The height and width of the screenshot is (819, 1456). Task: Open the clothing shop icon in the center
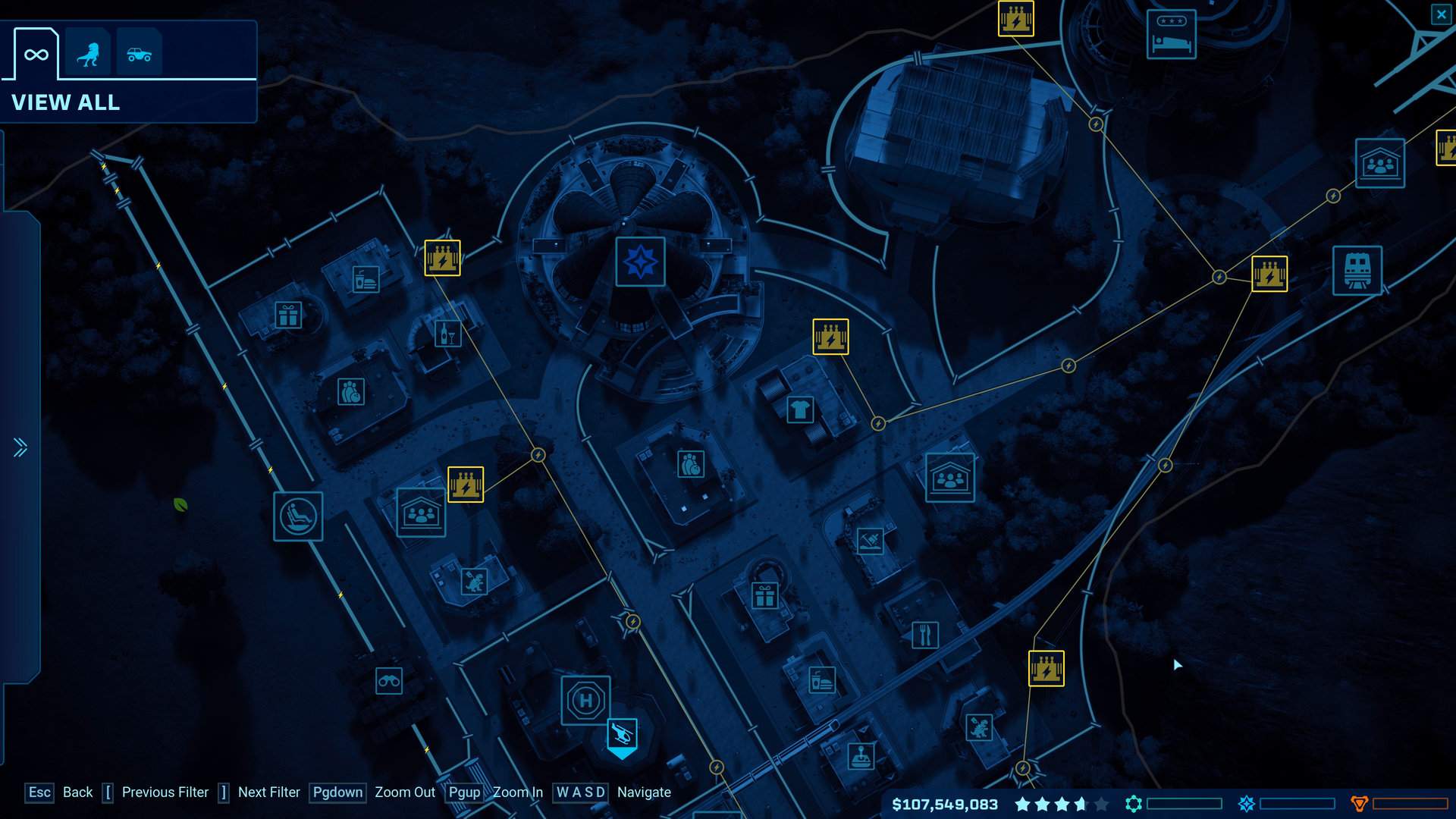tap(801, 408)
